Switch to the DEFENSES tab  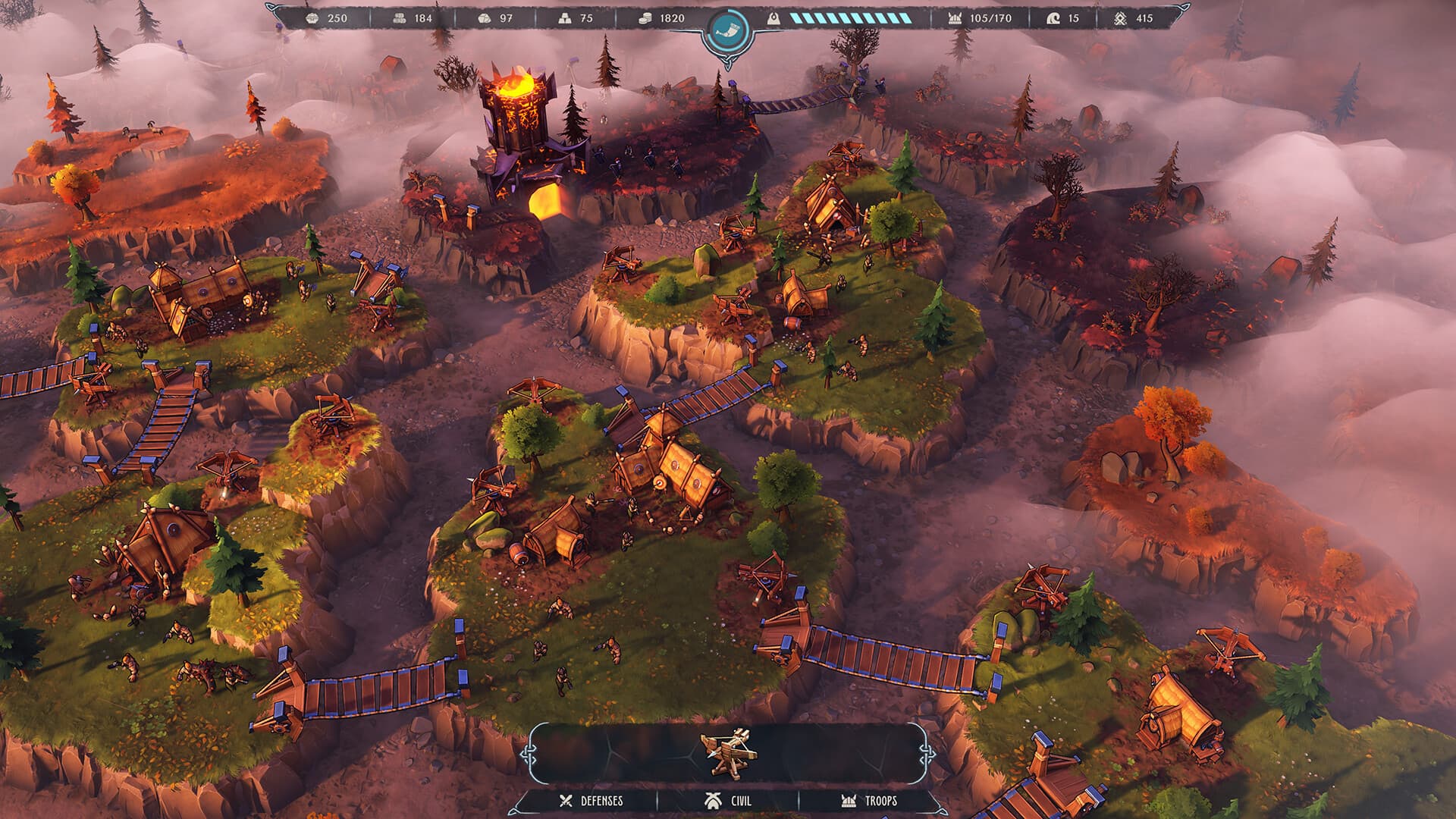point(599,799)
